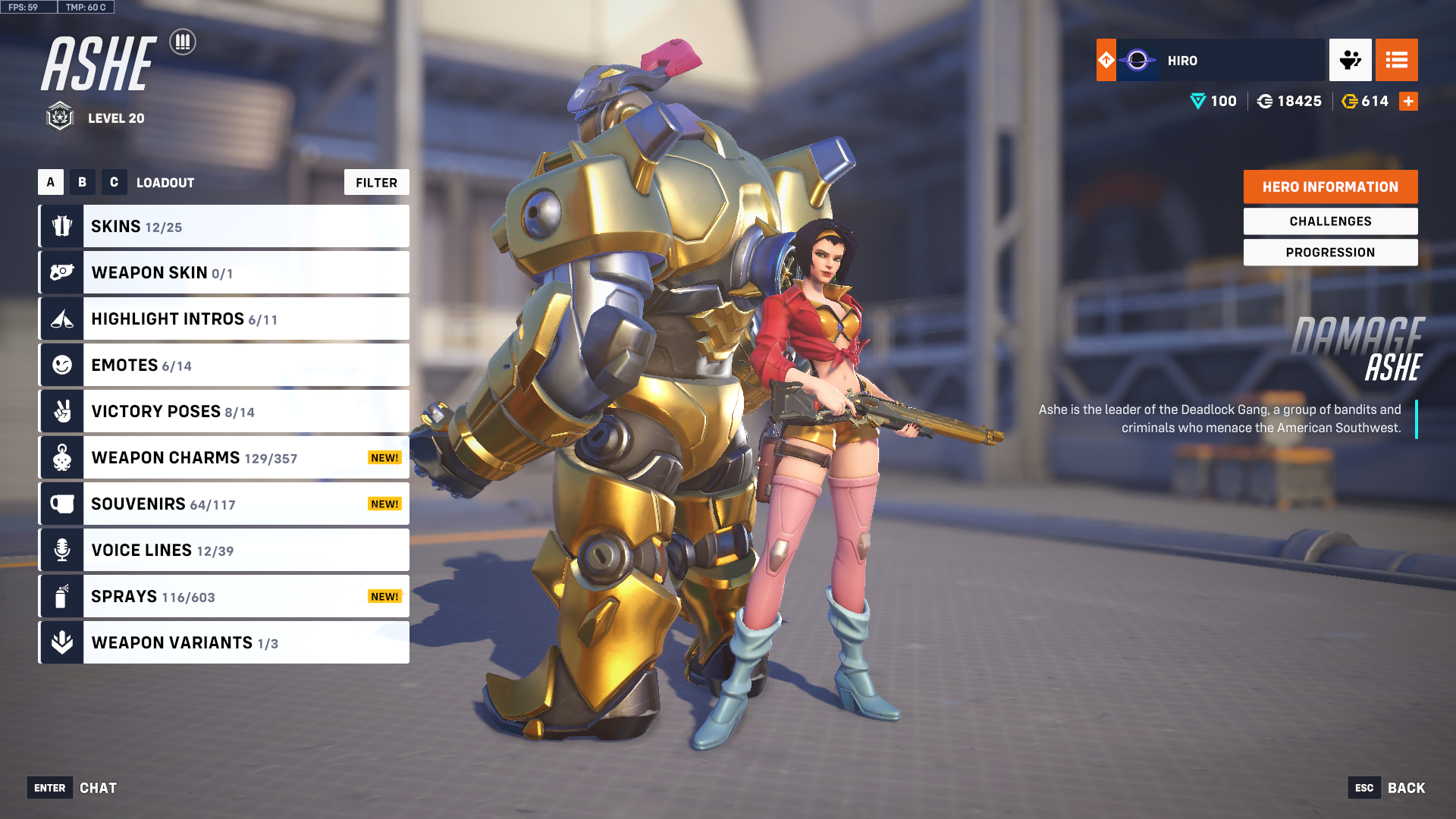Browse Highlight Intros
1456x819 pixels.
[x=224, y=319]
